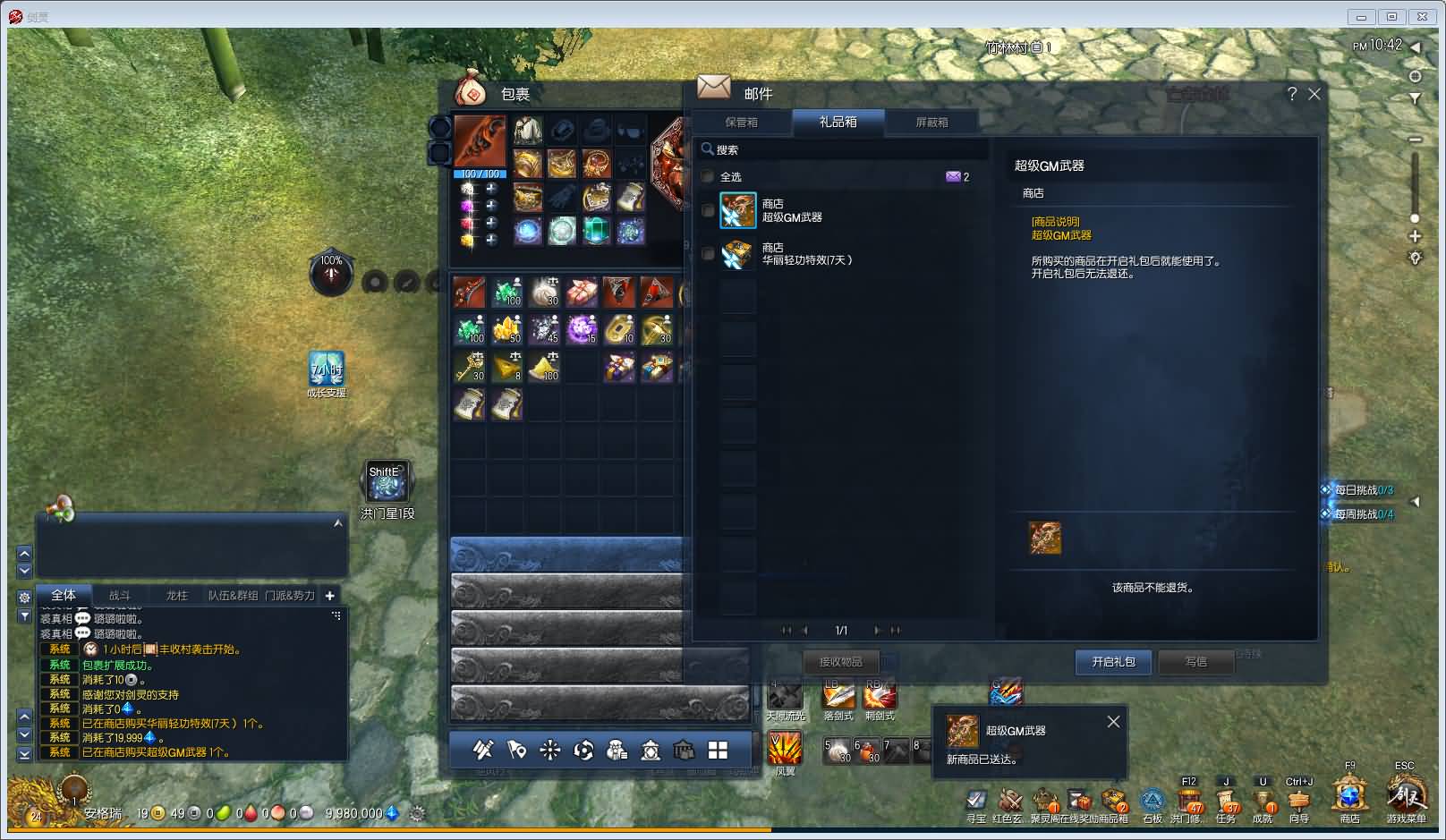Click the mail search field
This screenshot has height=840, width=1446.
click(x=841, y=149)
